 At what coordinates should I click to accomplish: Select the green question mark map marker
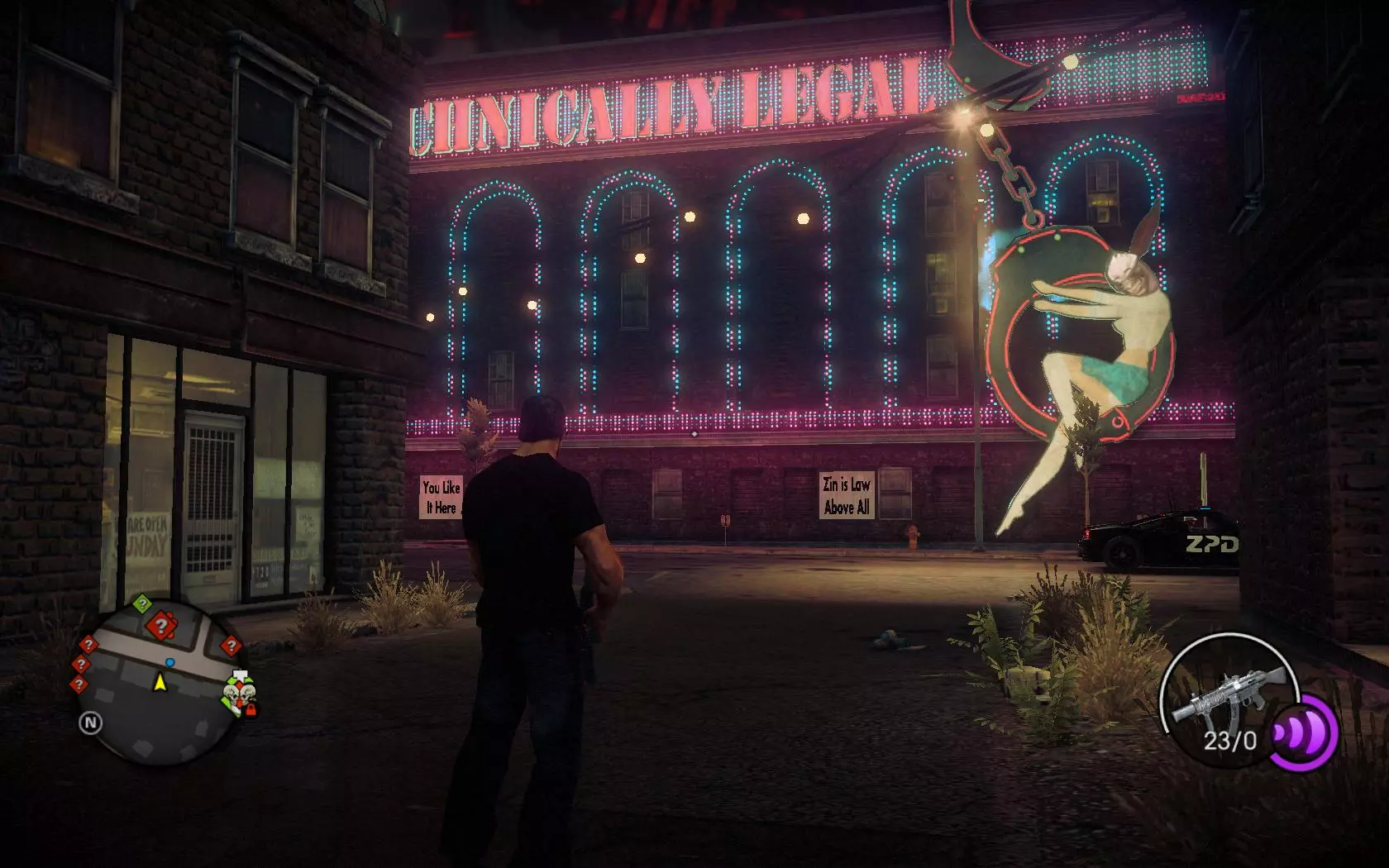tap(142, 603)
